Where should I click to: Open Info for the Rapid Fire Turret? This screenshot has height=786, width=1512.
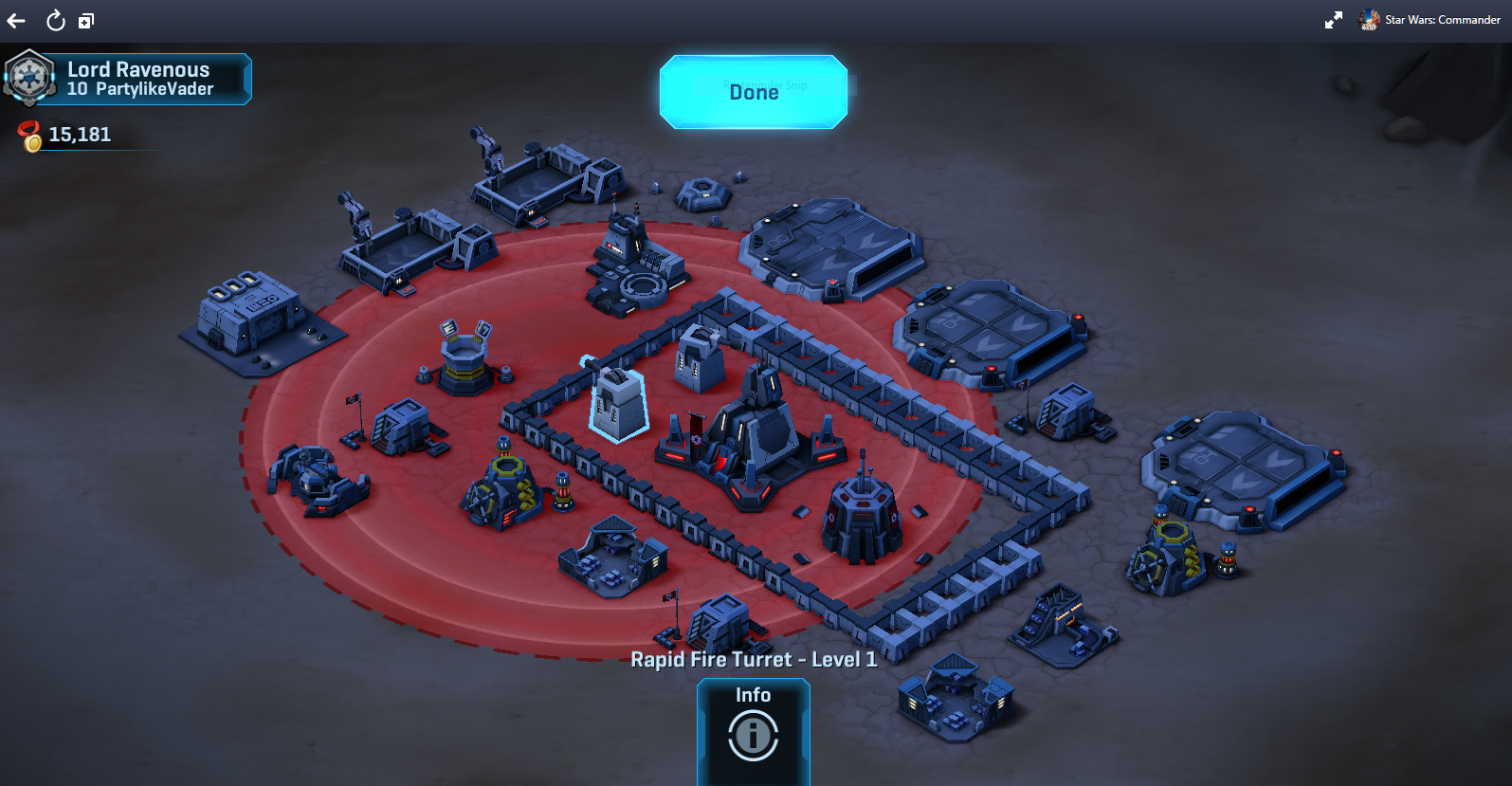click(754, 733)
